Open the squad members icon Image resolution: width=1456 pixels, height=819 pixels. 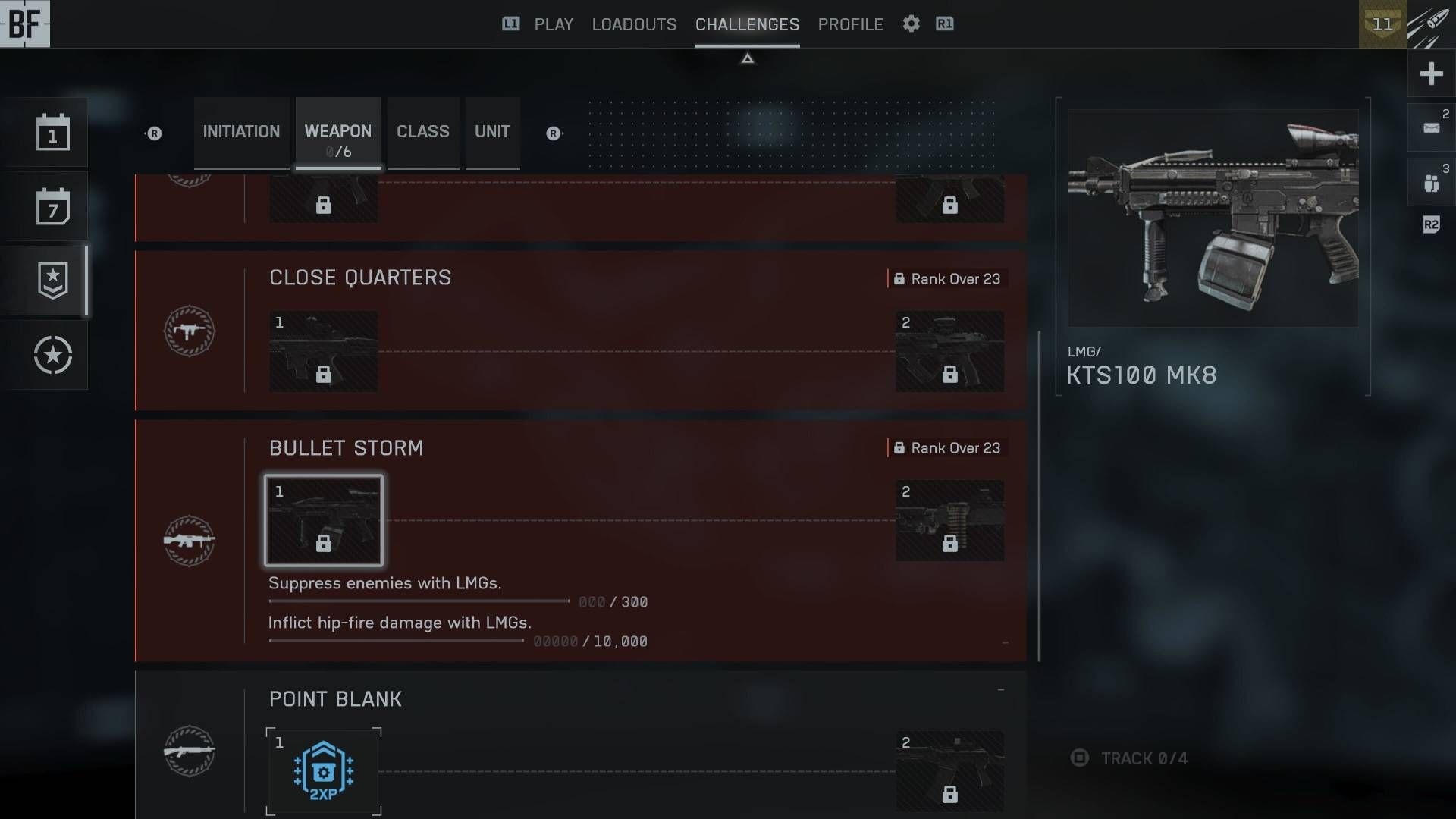pyautogui.click(x=1431, y=183)
